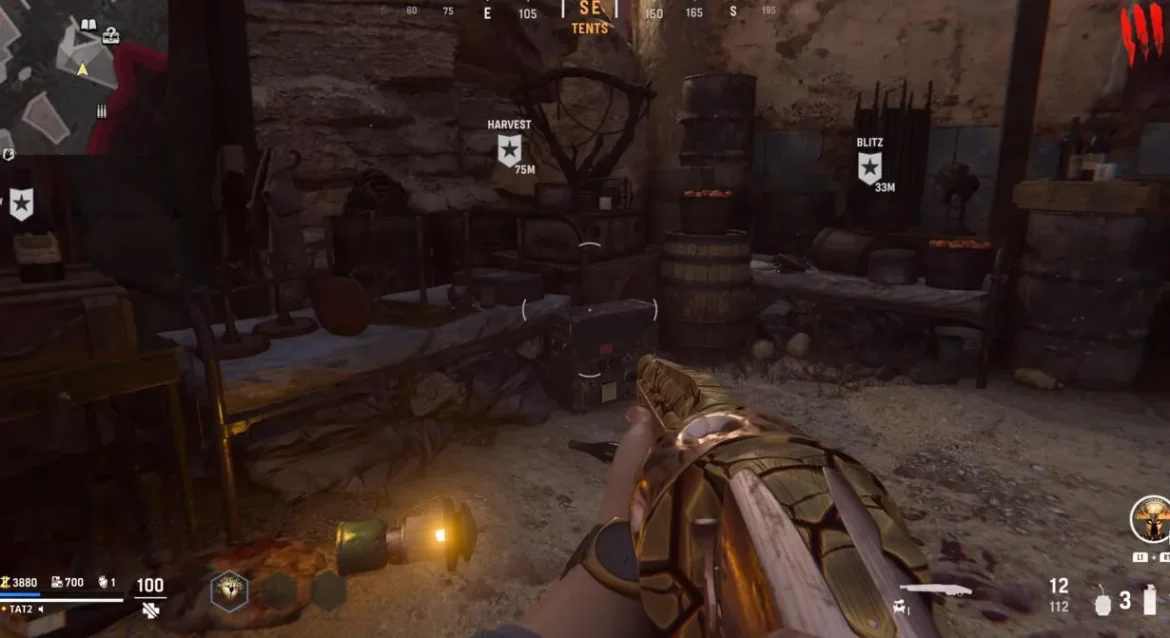This screenshot has height=638, width=1170.
Task: Click the TAT2 player name tag
Action: tap(22, 609)
